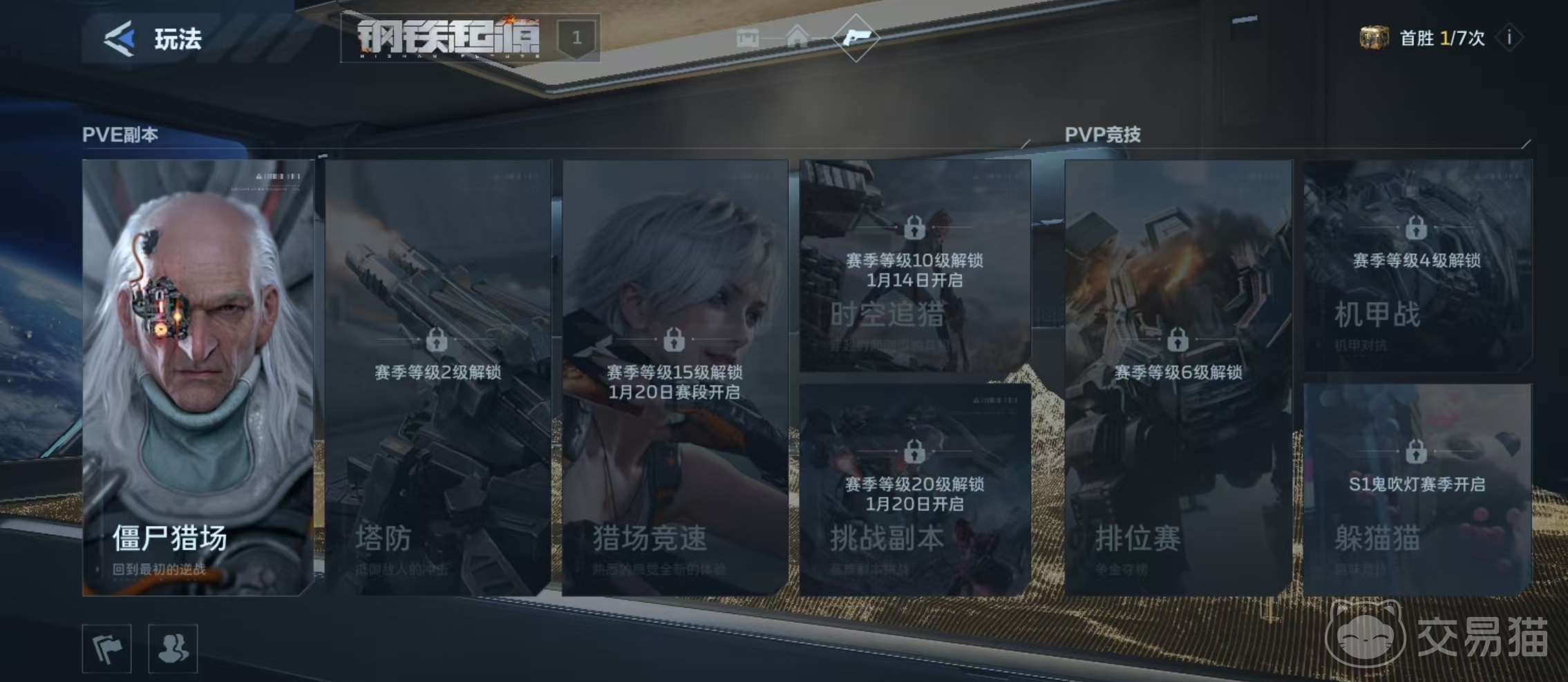1568x682 pixels.
Task: Open the first-win treasure chest reward
Action: click(x=1373, y=38)
